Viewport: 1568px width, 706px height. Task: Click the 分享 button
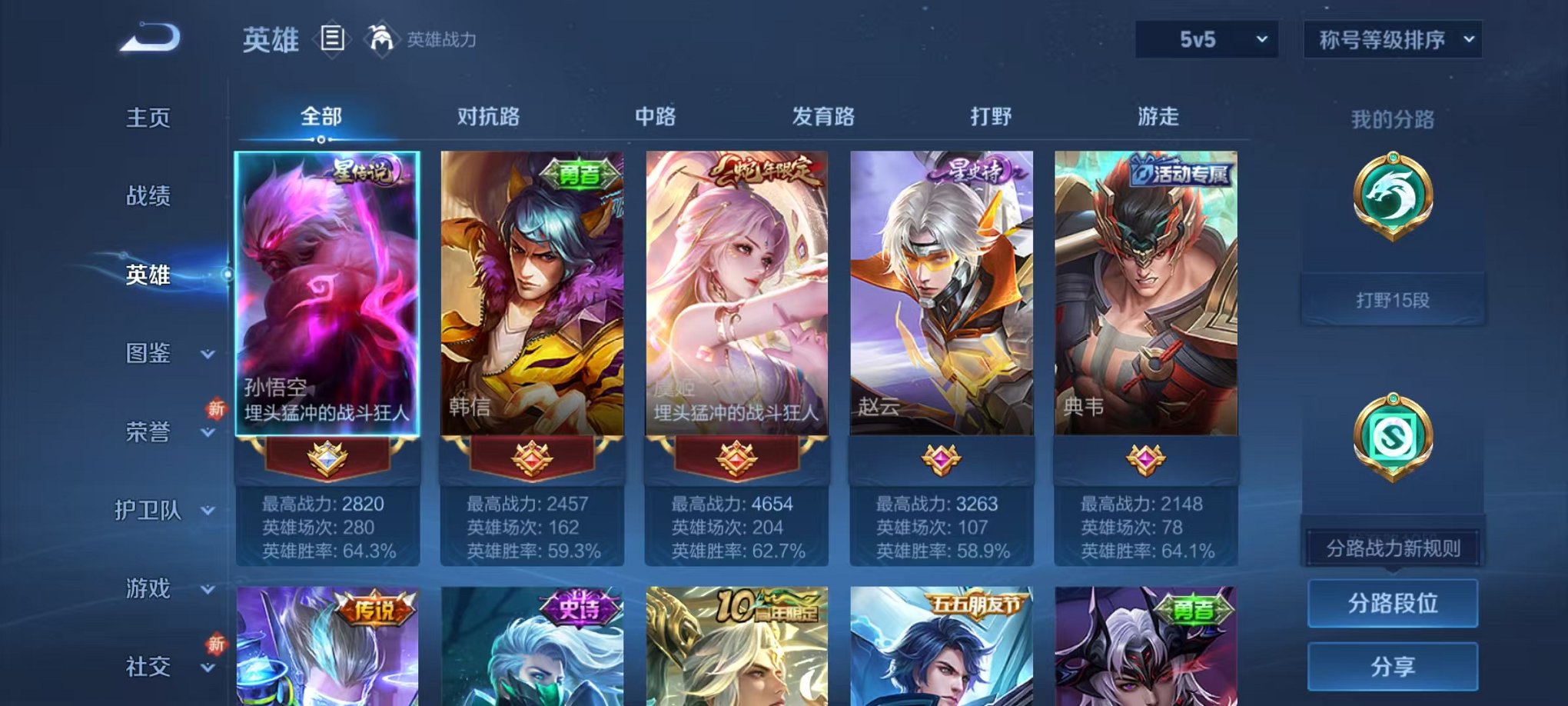pos(1392,666)
